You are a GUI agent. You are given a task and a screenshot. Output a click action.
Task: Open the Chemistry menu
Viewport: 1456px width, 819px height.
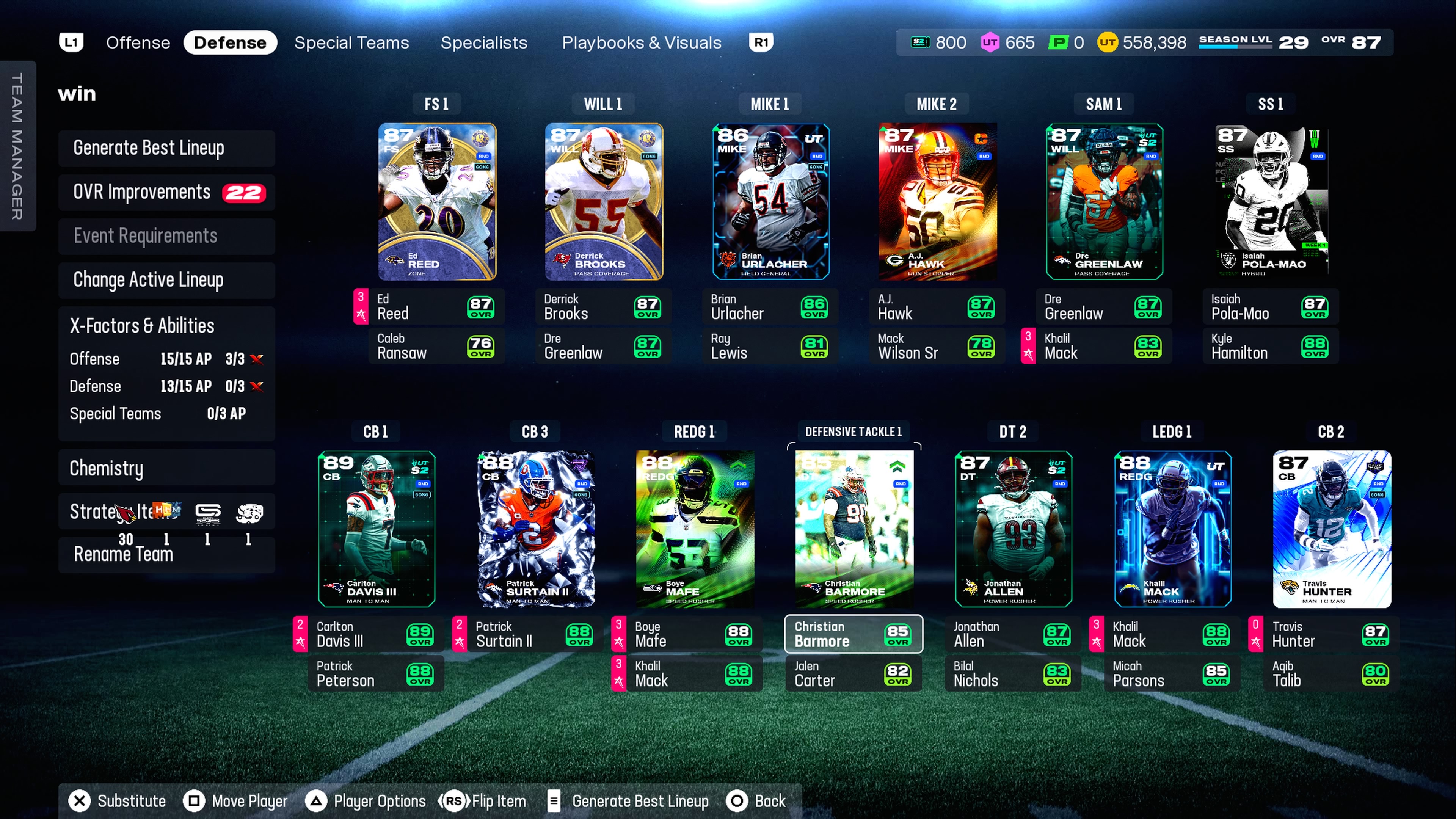click(166, 468)
